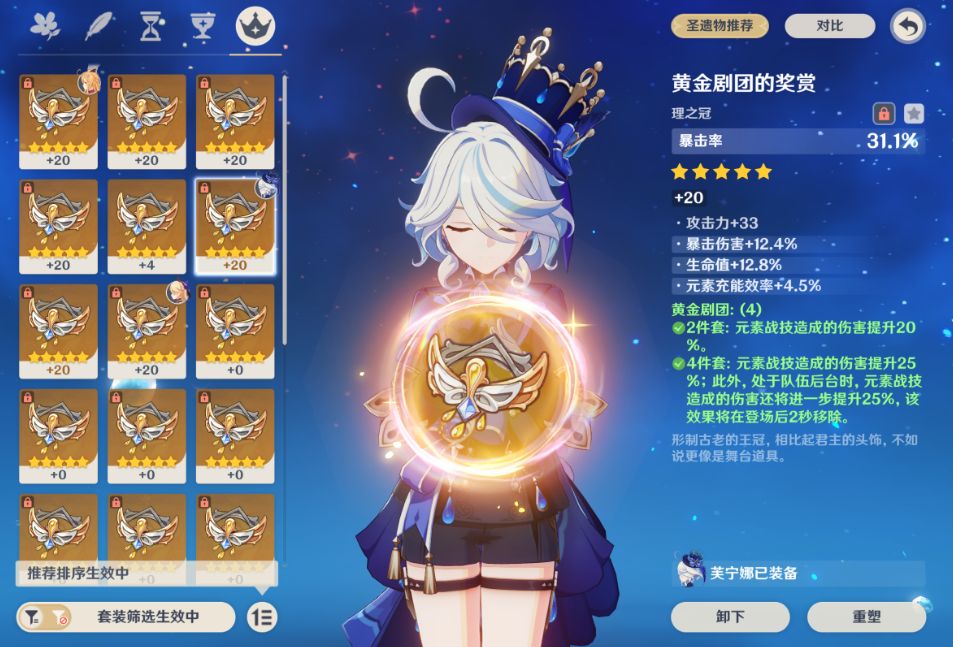Unequip artifact with 卸下 button
This screenshot has height=647, width=953.
point(730,617)
